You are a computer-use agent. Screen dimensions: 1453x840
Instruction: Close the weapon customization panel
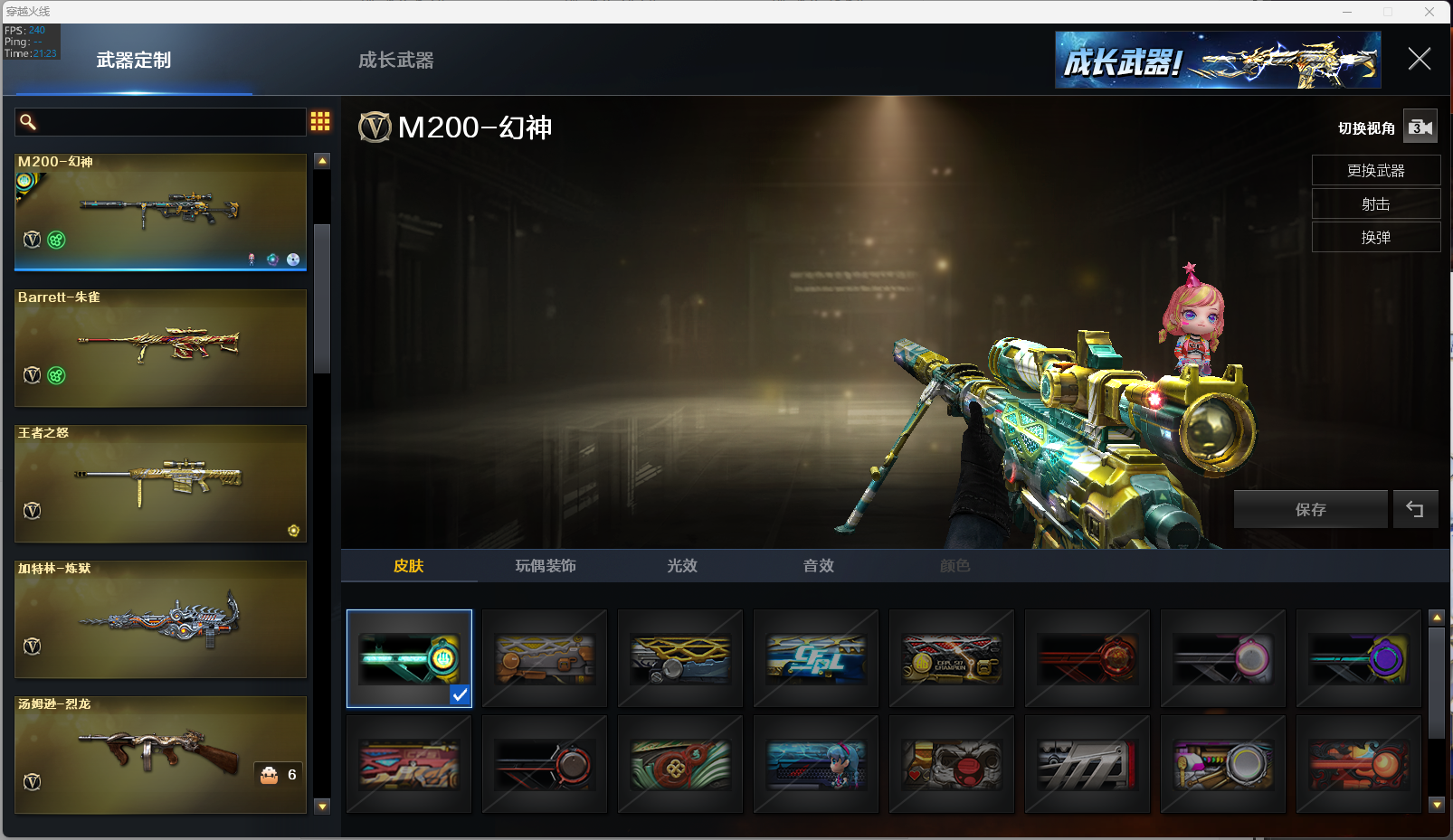click(1419, 60)
